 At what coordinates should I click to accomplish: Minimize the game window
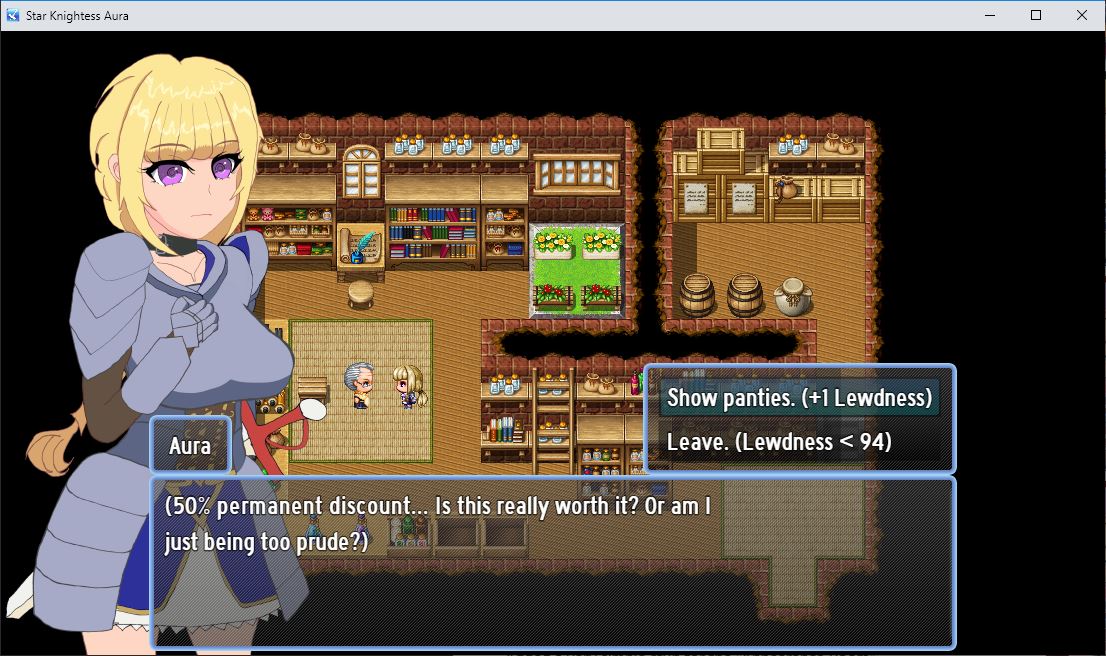pos(990,15)
